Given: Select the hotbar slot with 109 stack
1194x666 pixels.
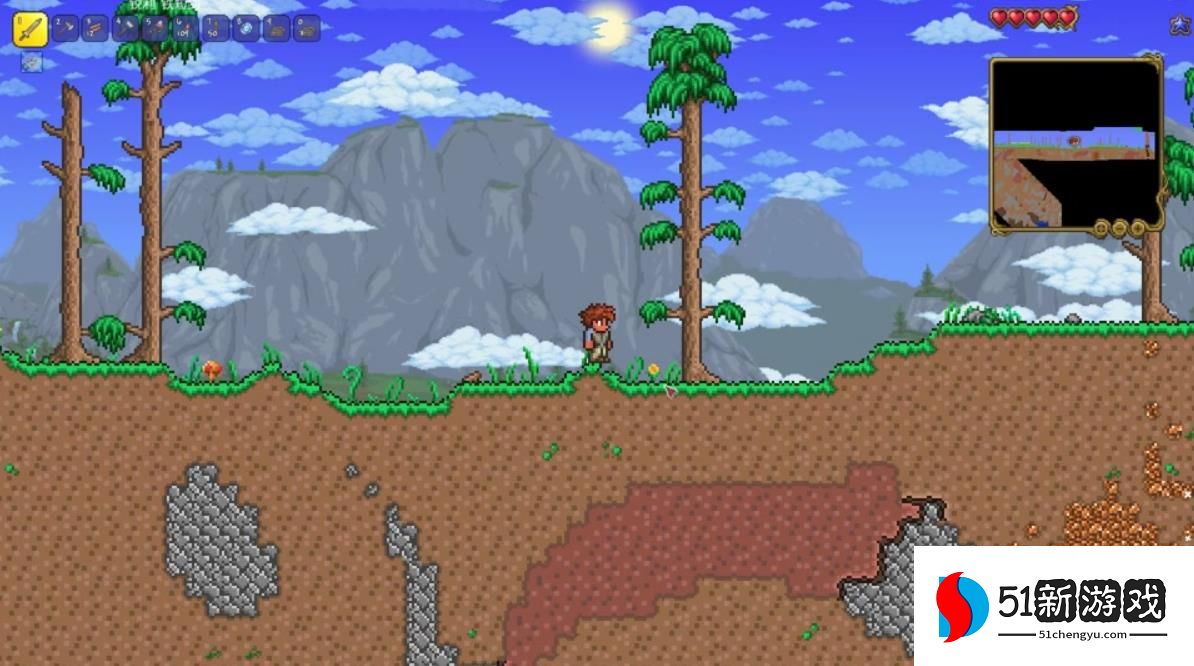Looking at the screenshot, I should (186, 28).
